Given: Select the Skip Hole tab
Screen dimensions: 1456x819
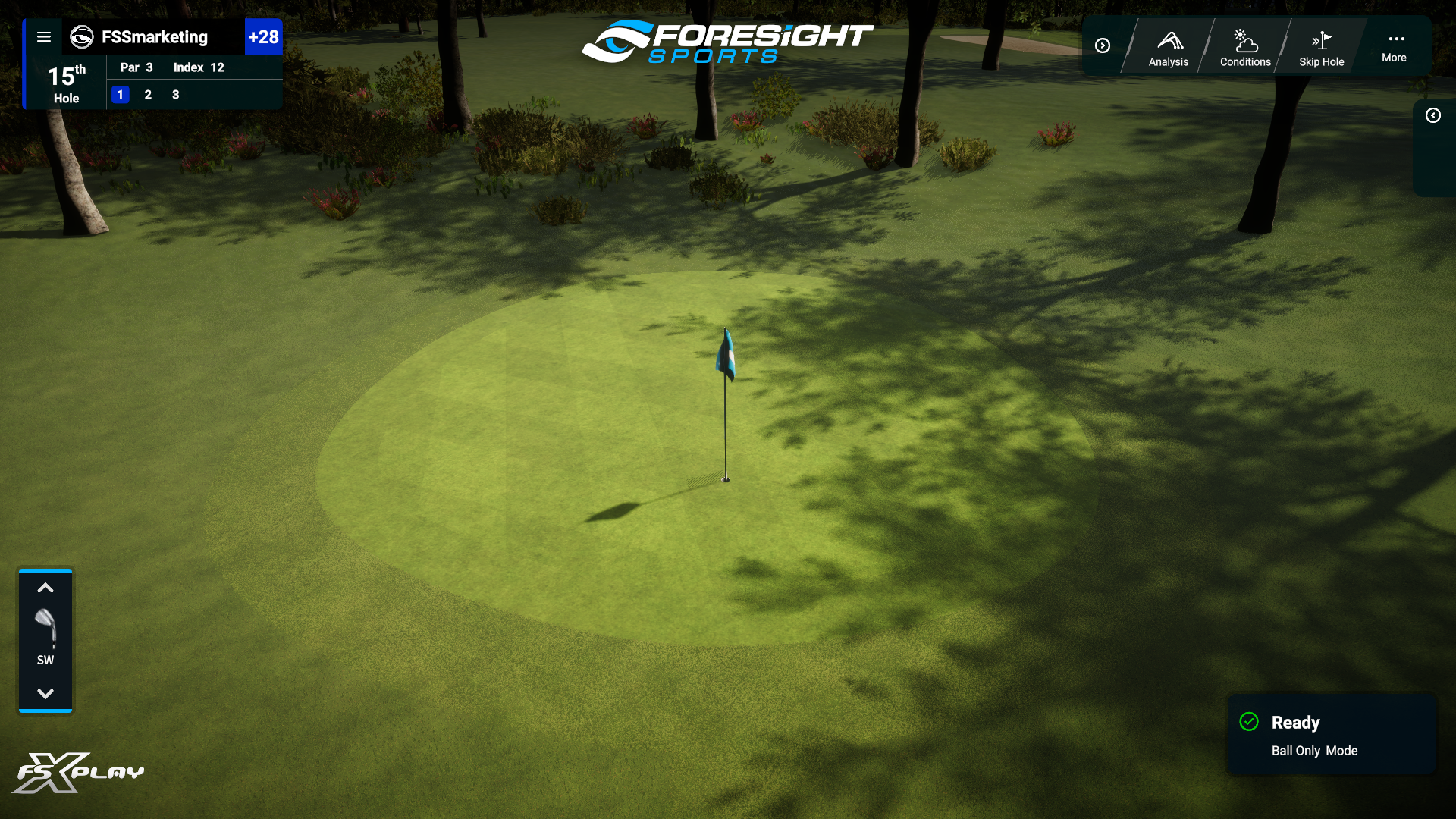Looking at the screenshot, I should tap(1321, 45).
